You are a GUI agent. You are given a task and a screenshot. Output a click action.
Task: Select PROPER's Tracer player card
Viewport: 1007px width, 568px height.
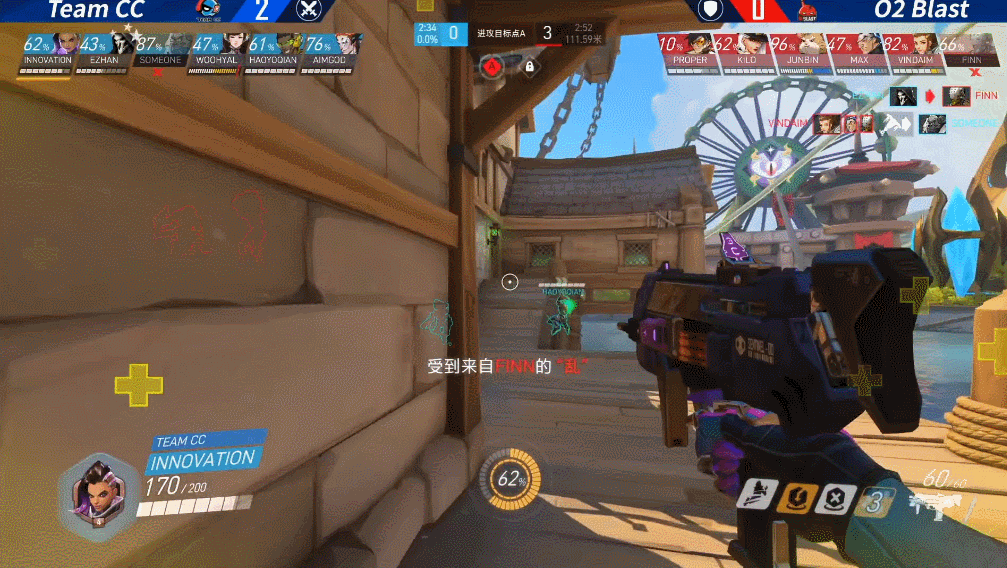(689, 49)
